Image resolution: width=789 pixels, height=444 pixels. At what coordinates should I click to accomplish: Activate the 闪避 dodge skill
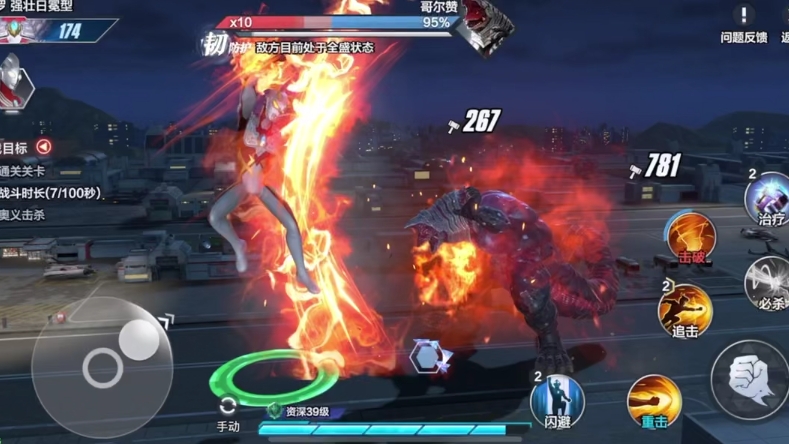(557, 400)
